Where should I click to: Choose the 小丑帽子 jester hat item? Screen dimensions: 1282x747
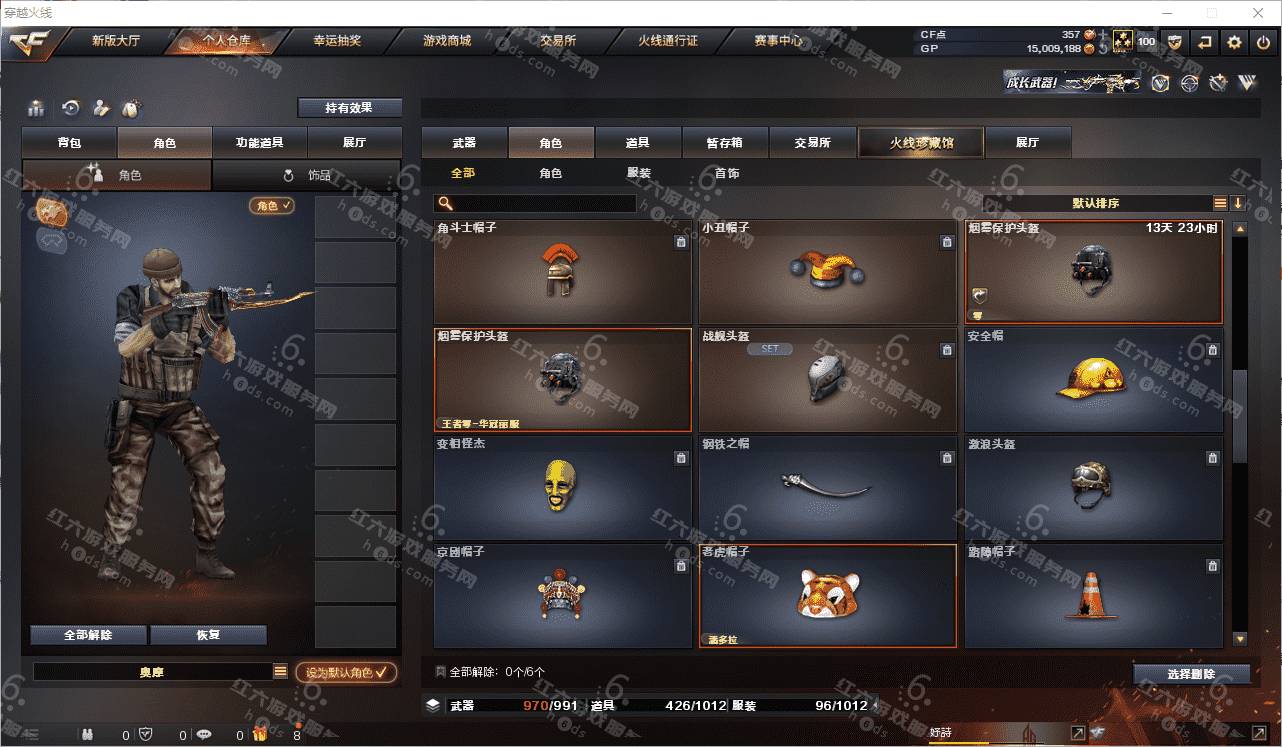pyautogui.click(x=827, y=272)
